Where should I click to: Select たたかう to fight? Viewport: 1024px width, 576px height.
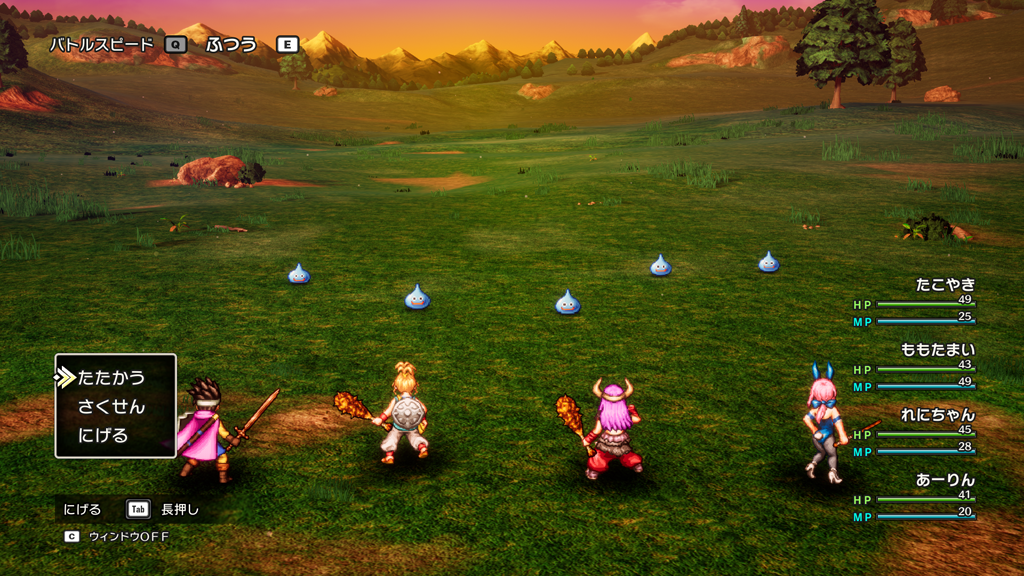point(111,378)
